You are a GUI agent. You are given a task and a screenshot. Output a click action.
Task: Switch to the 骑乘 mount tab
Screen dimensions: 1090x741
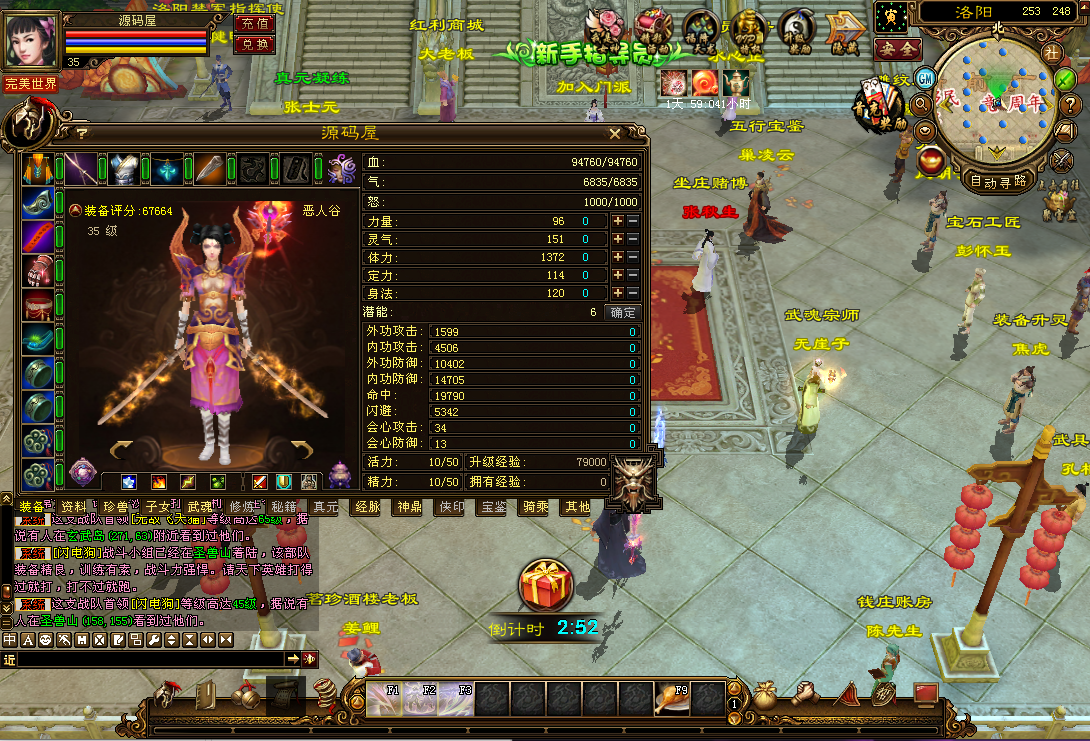click(x=535, y=507)
